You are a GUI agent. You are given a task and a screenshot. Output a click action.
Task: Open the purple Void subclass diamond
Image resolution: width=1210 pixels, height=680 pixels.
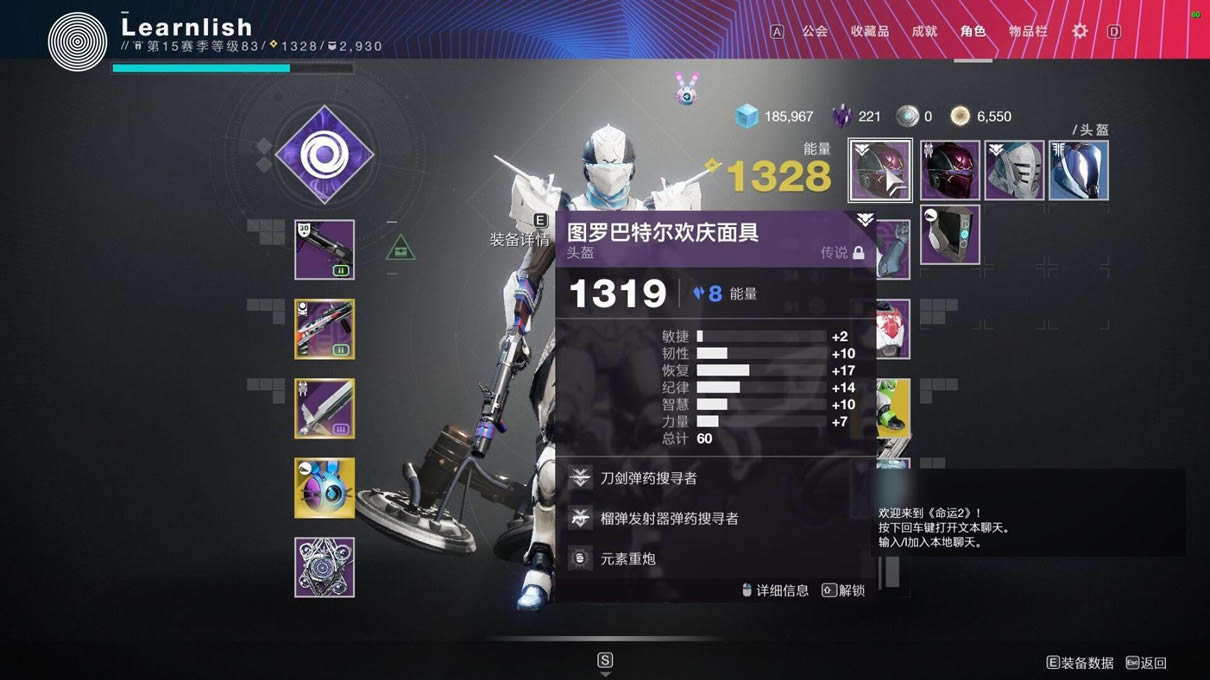tap(323, 155)
